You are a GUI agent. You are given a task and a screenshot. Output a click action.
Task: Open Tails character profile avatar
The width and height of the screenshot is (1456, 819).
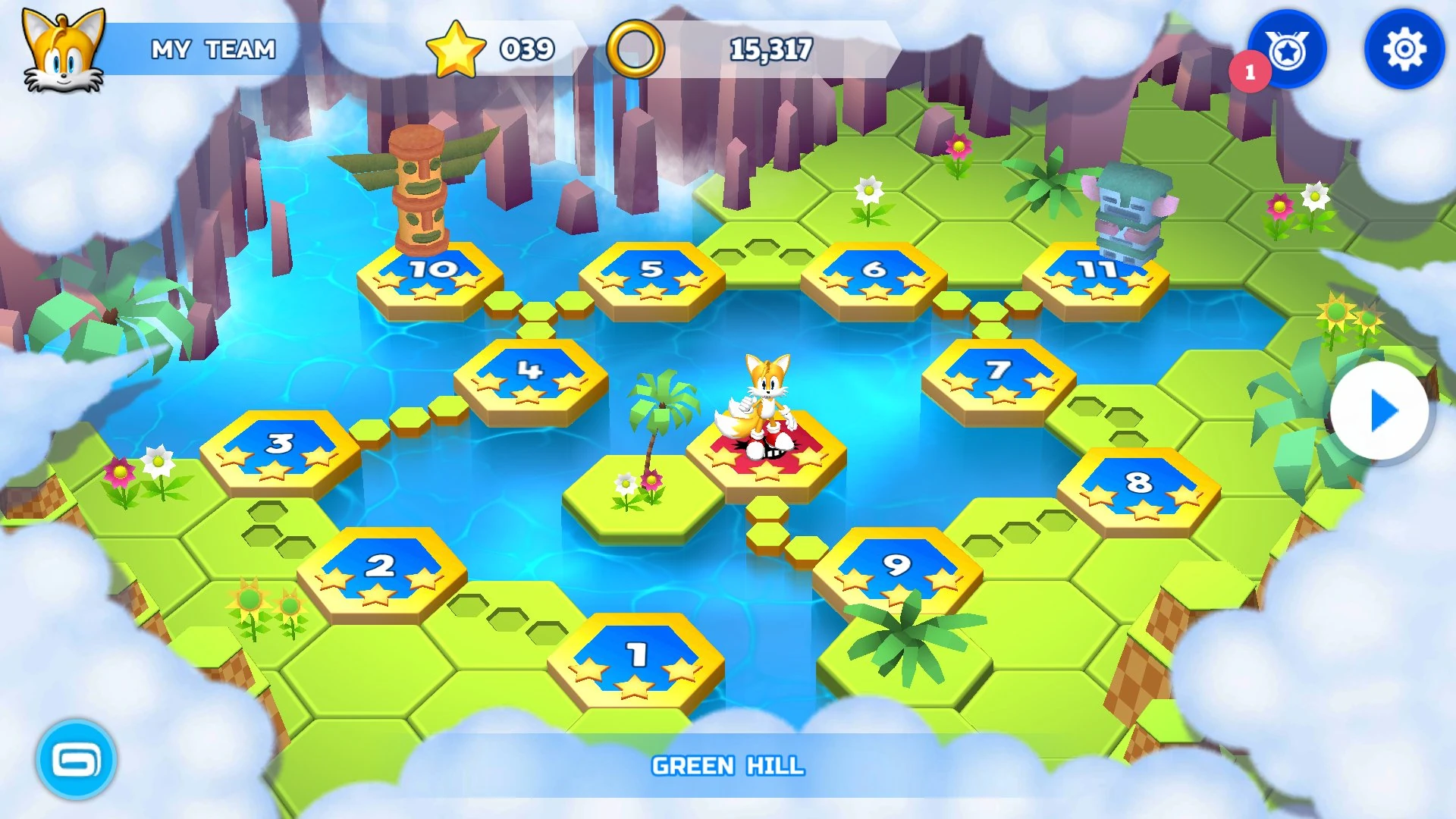click(64, 49)
